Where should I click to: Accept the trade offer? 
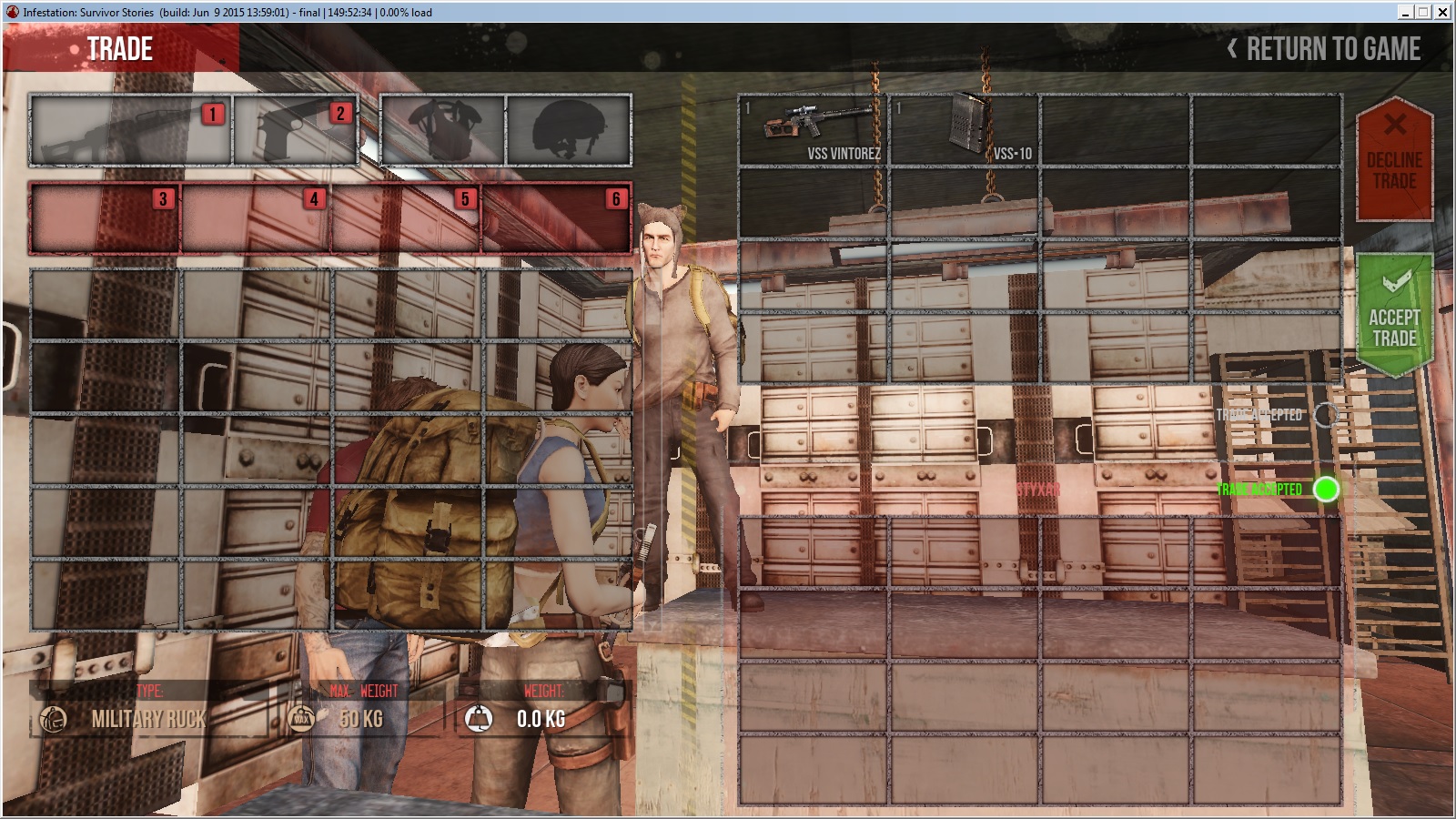[x=1394, y=316]
